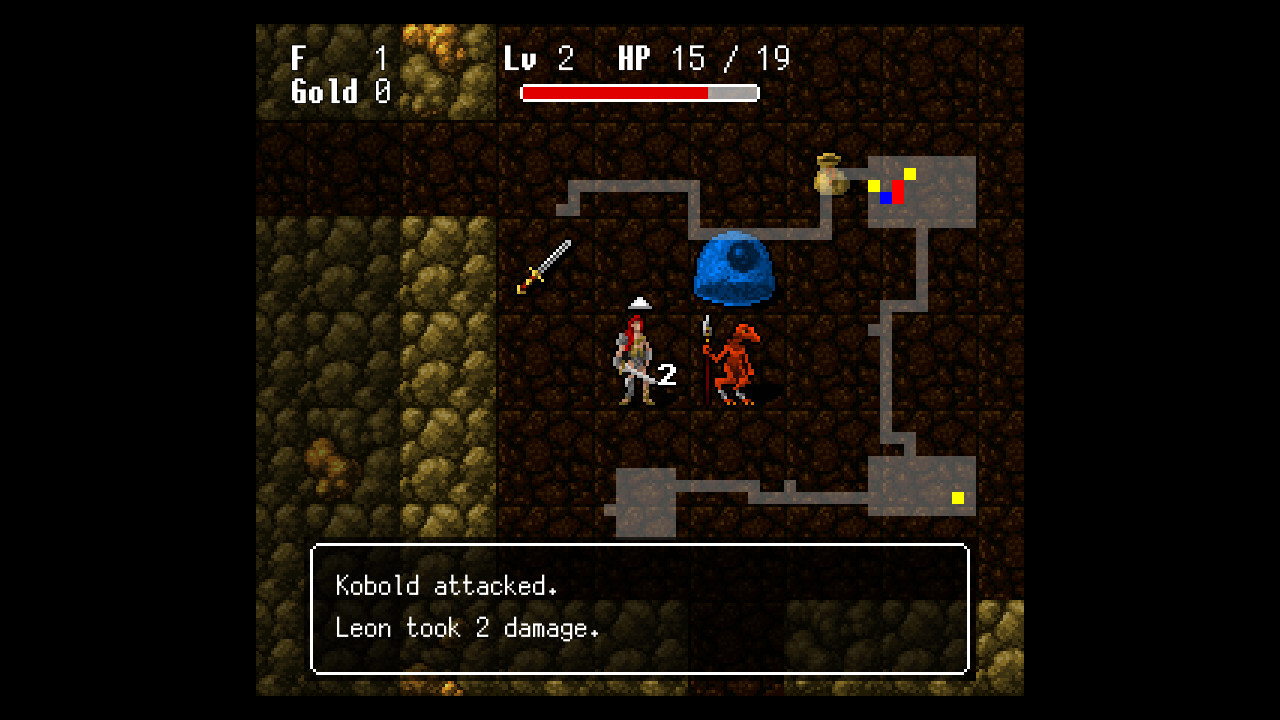1280x720 pixels.
Task: Select the blue slime creature
Action: coord(733,268)
